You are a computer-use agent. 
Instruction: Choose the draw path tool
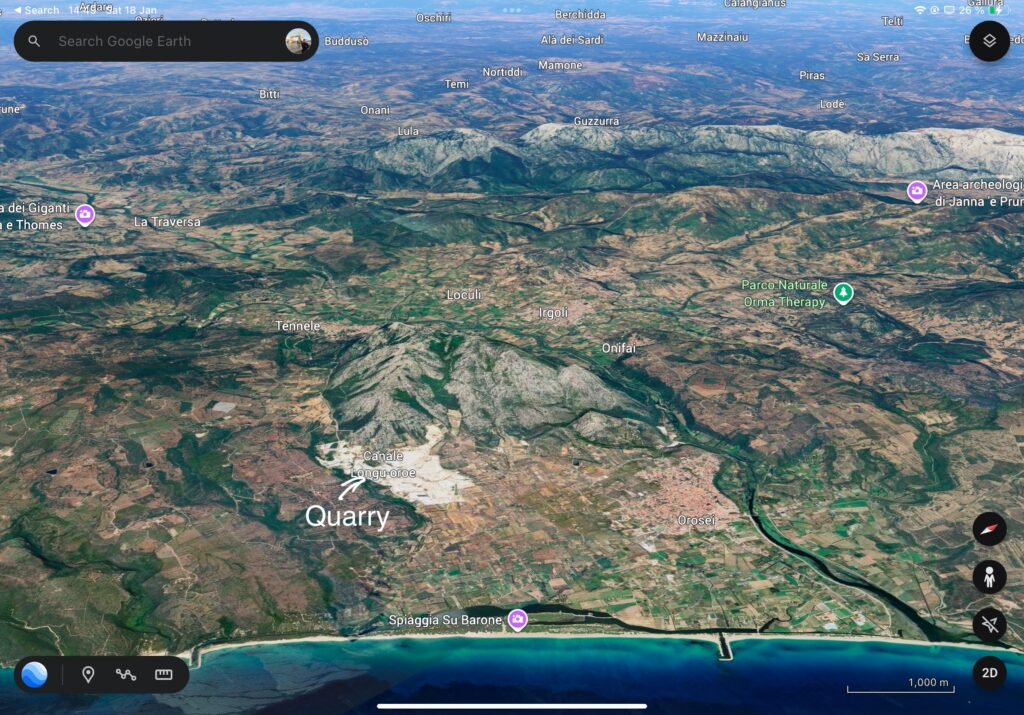pos(125,674)
